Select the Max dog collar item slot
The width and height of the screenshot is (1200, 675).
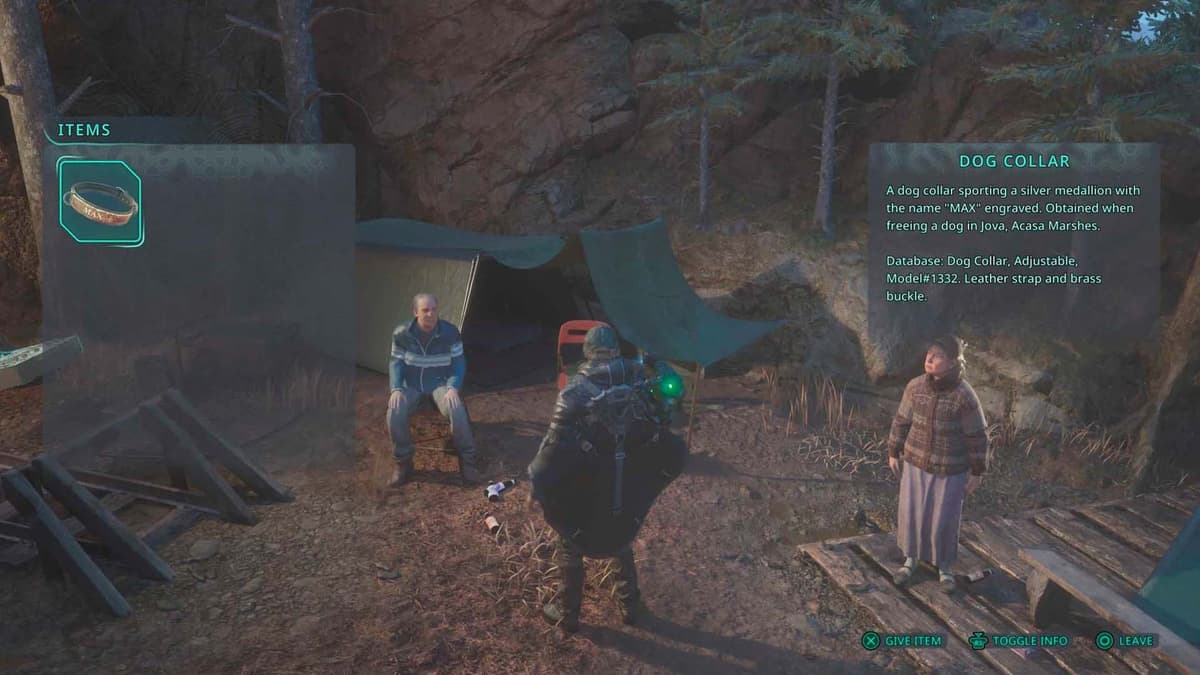coord(100,202)
